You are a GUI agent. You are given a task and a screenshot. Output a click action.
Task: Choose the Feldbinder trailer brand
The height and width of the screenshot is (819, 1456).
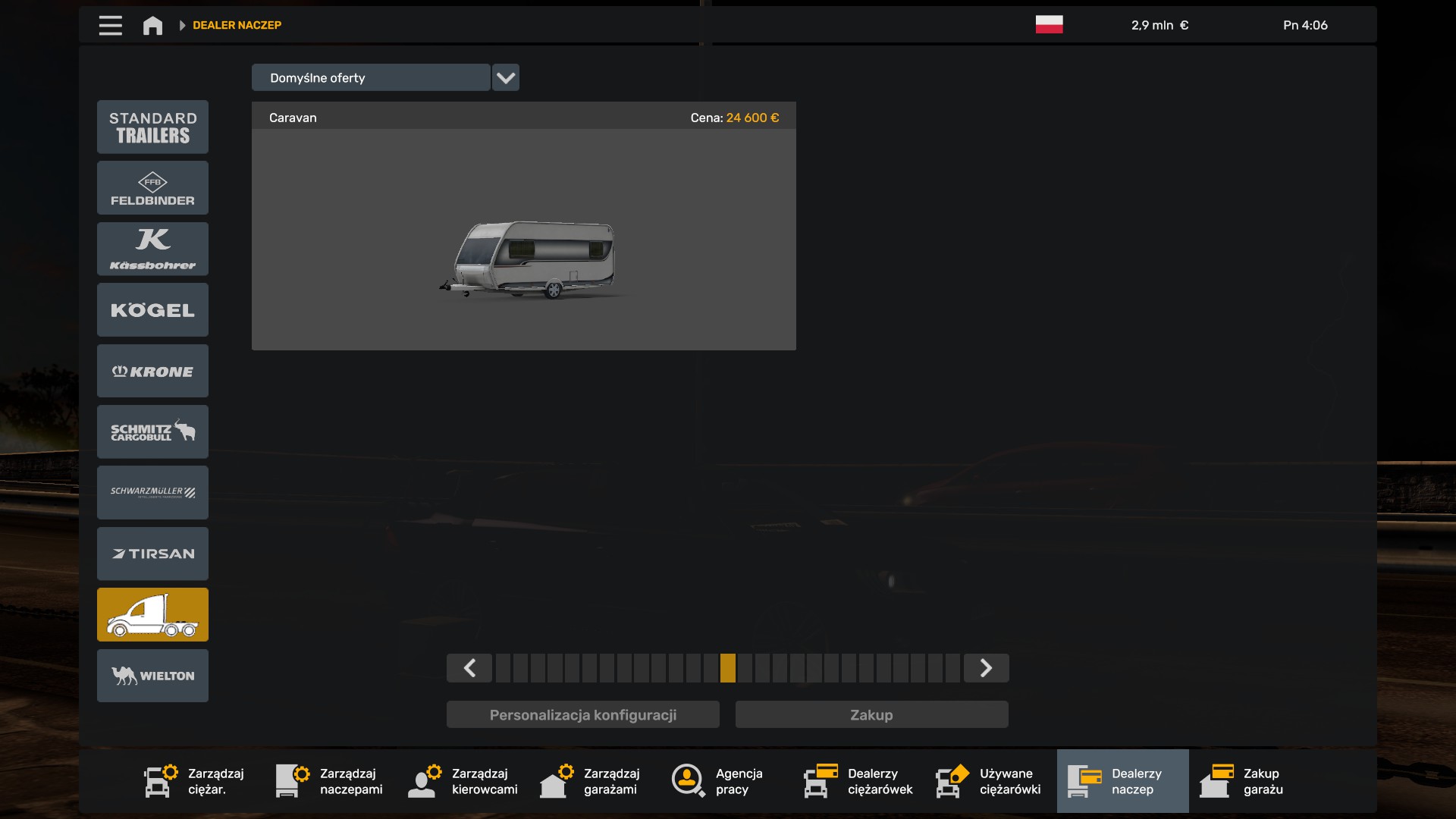(x=152, y=188)
